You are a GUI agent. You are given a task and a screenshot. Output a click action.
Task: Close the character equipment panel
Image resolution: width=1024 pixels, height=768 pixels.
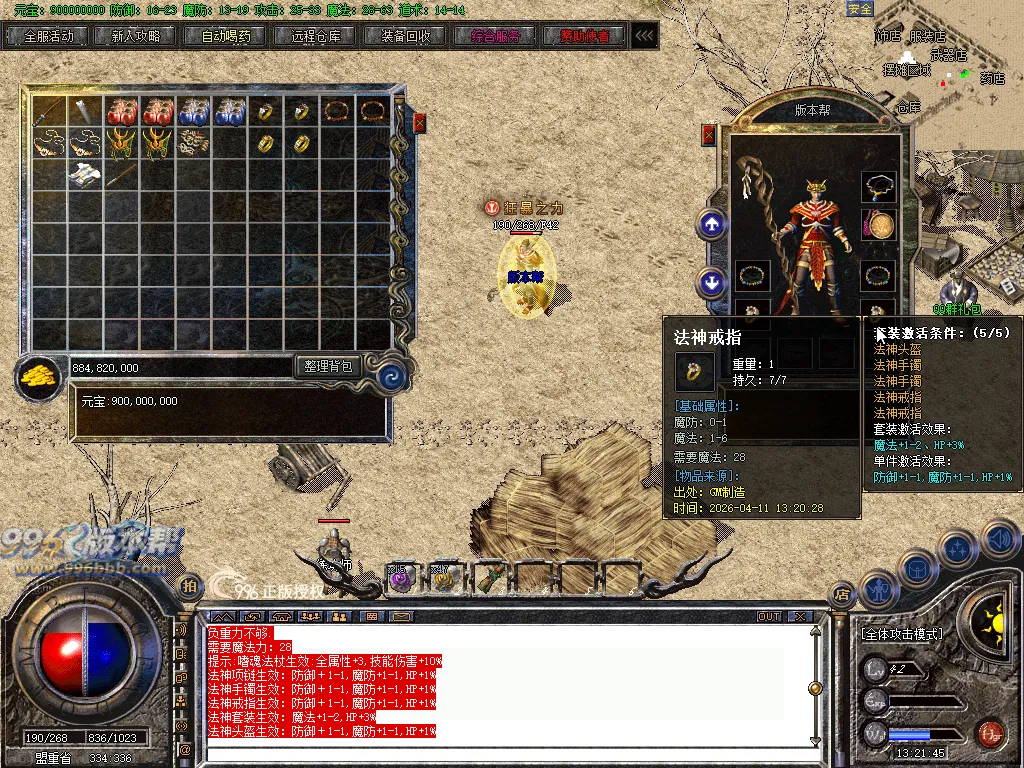(709, 134)
